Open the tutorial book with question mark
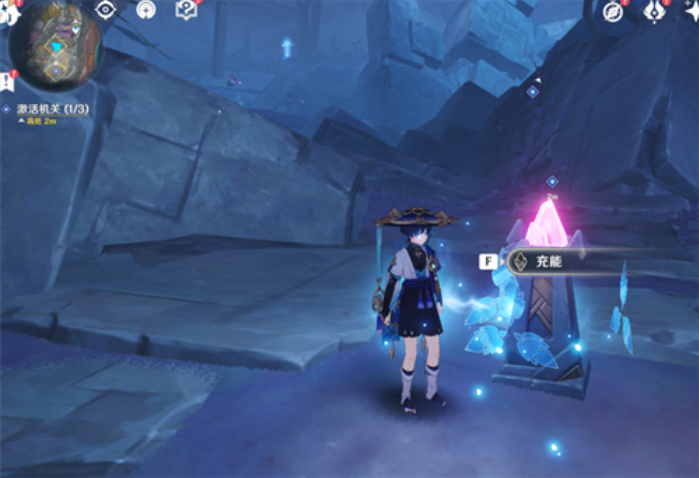 pyautogui.click(x=186, y=10)
